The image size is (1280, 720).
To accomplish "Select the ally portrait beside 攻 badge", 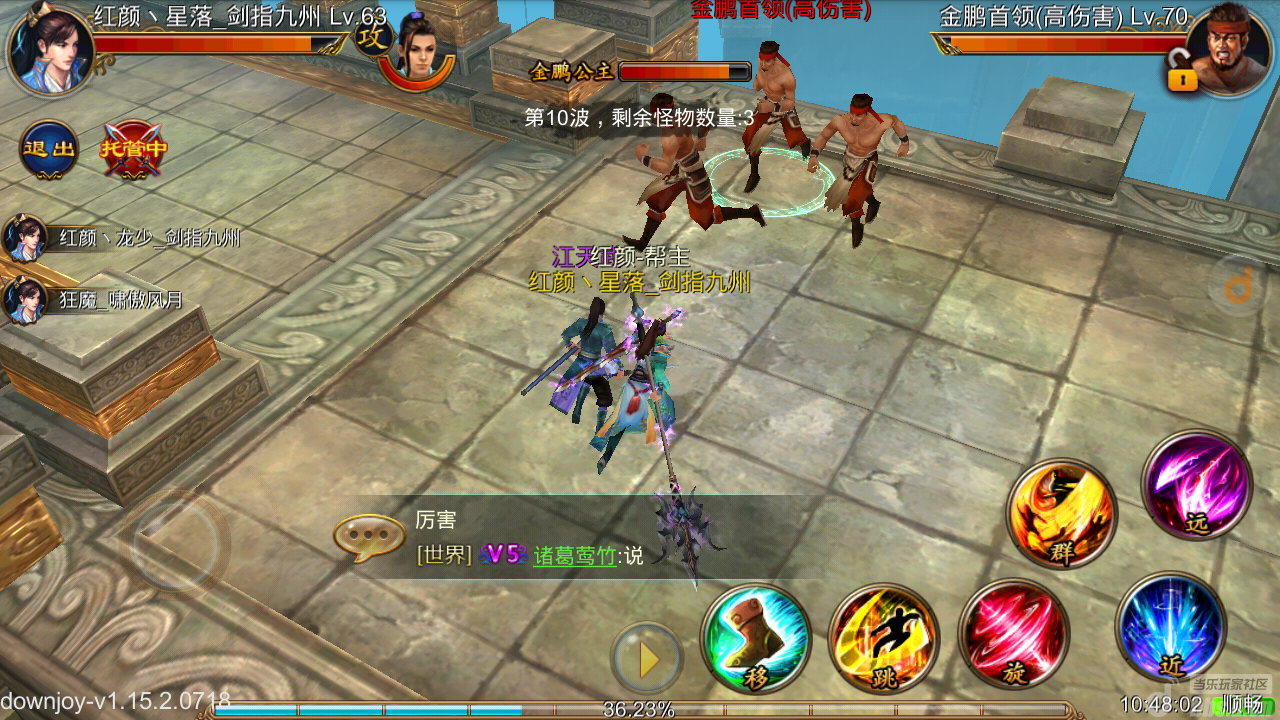I will coord(420,50).
